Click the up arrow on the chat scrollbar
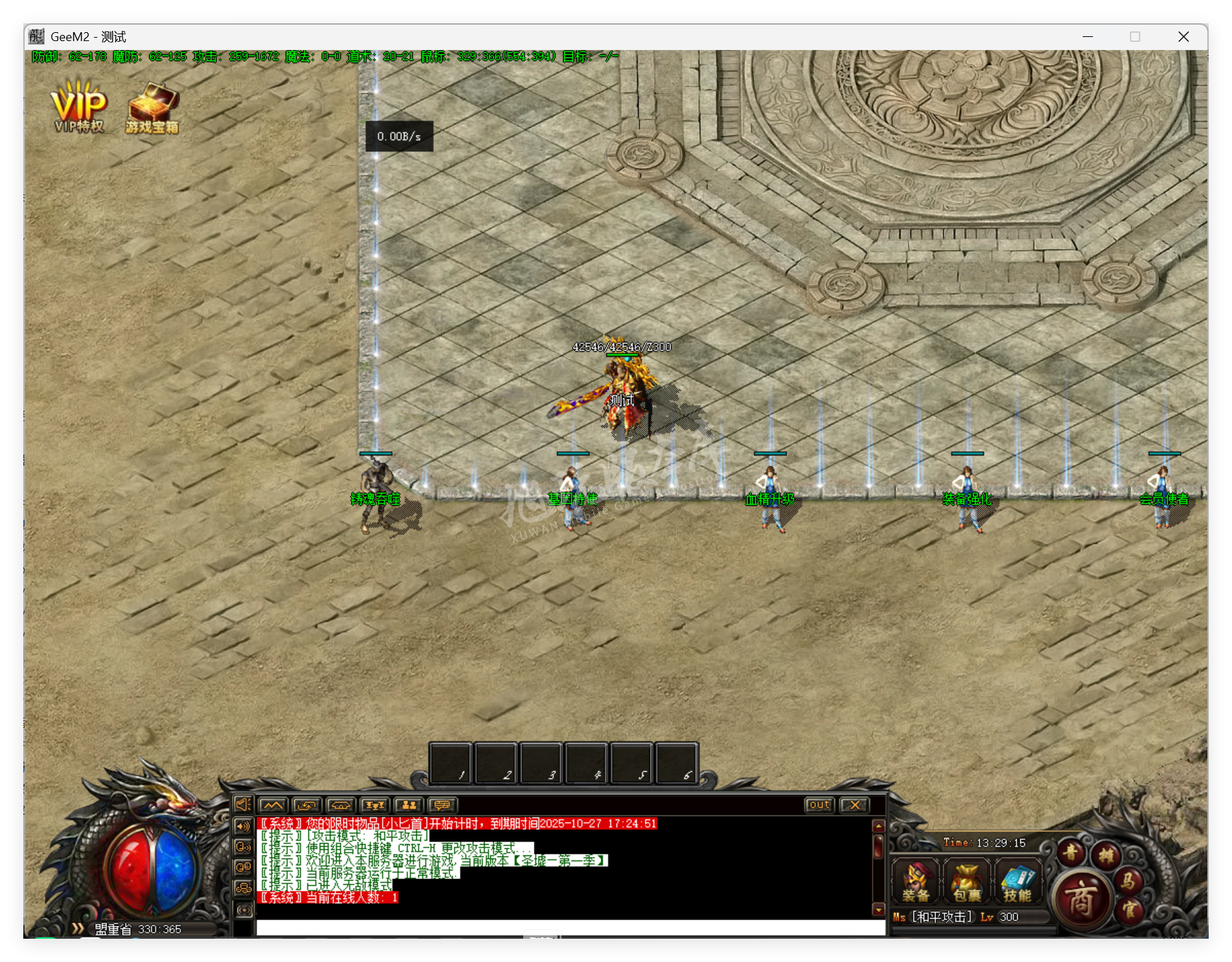 click(879, 826)
